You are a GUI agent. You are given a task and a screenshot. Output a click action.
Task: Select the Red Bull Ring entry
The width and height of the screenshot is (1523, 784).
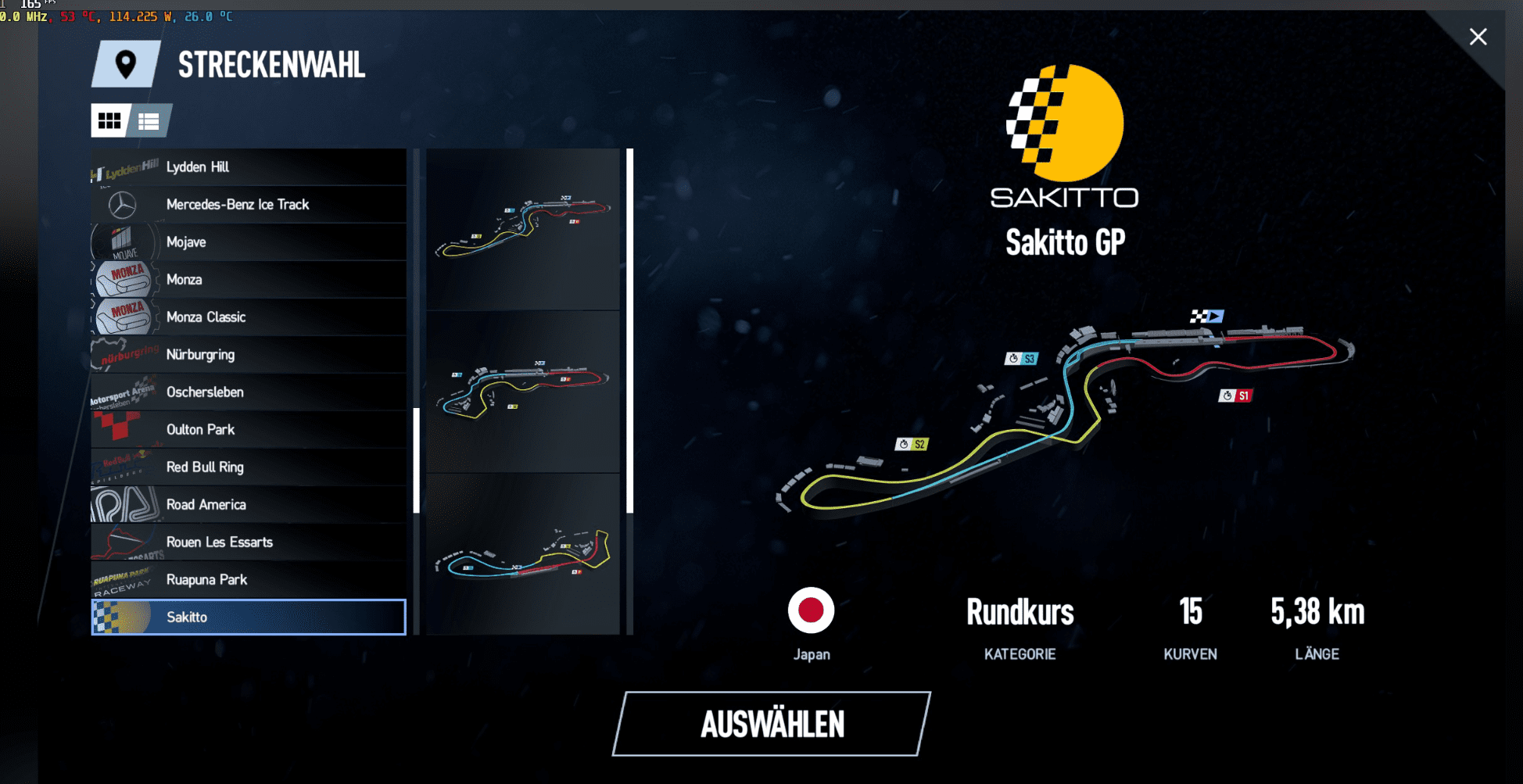[249, 467]
